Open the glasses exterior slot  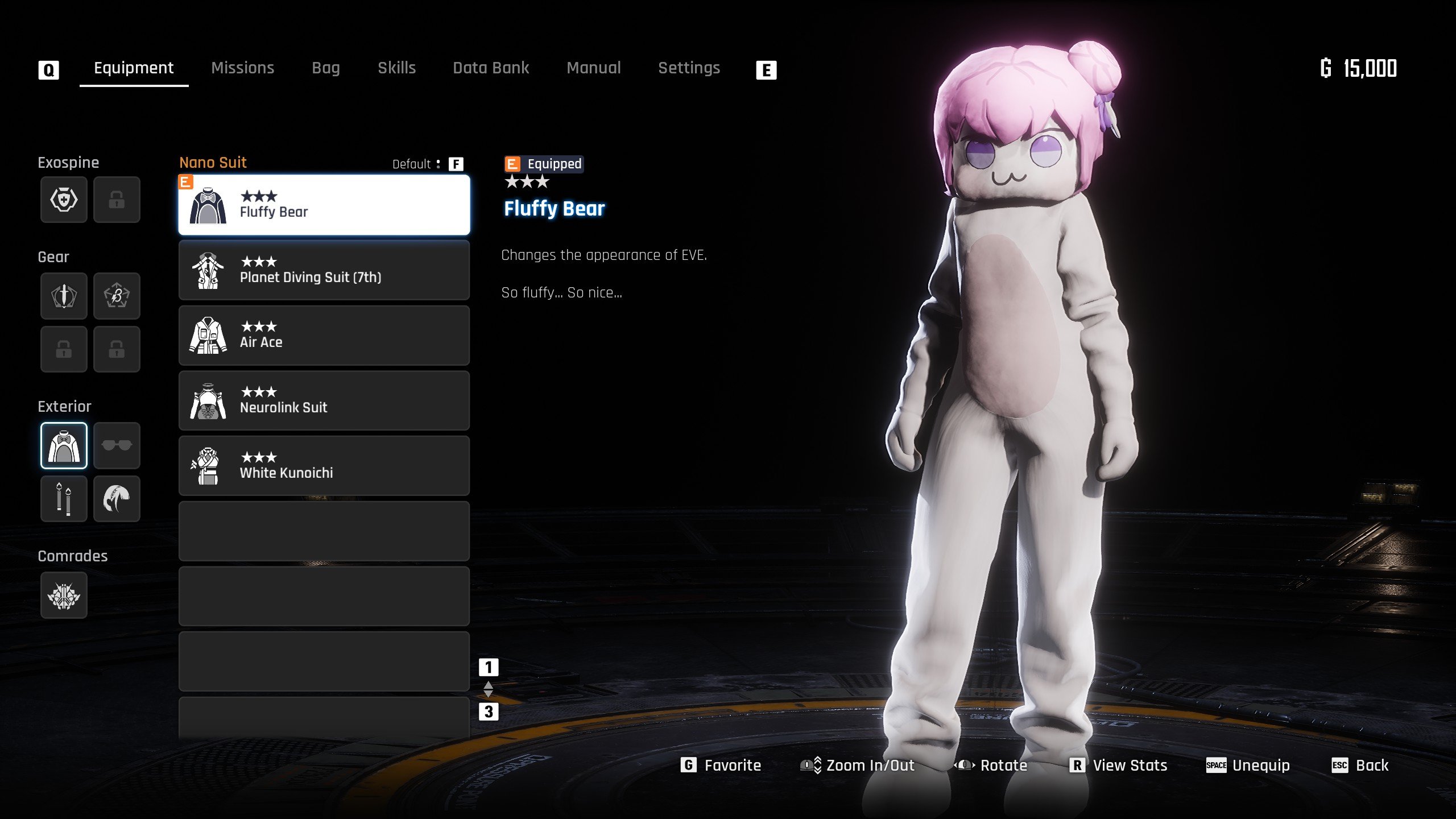pyautogui.click(x=117, y=445)
